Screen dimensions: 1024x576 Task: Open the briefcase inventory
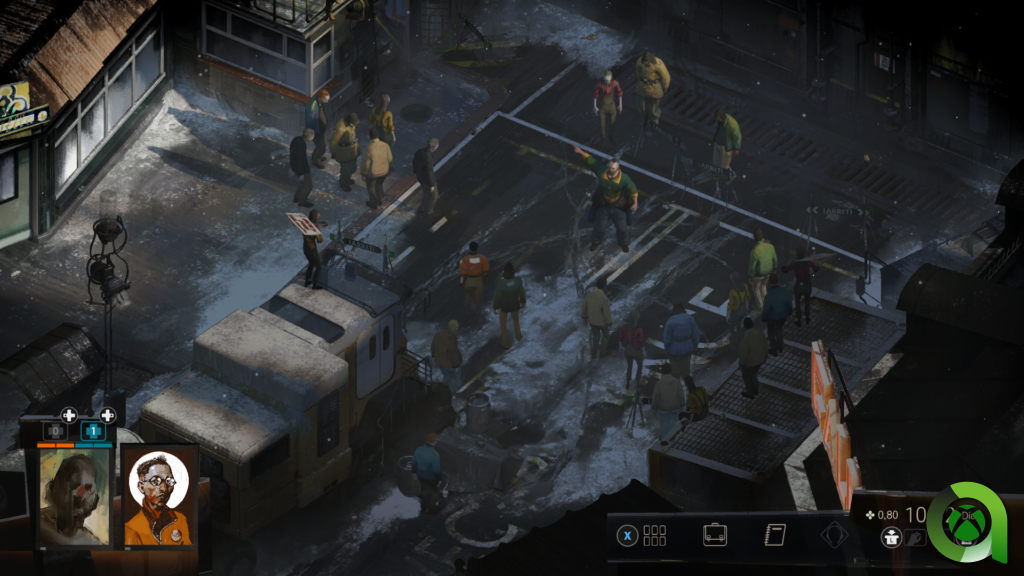coord(714,534)
